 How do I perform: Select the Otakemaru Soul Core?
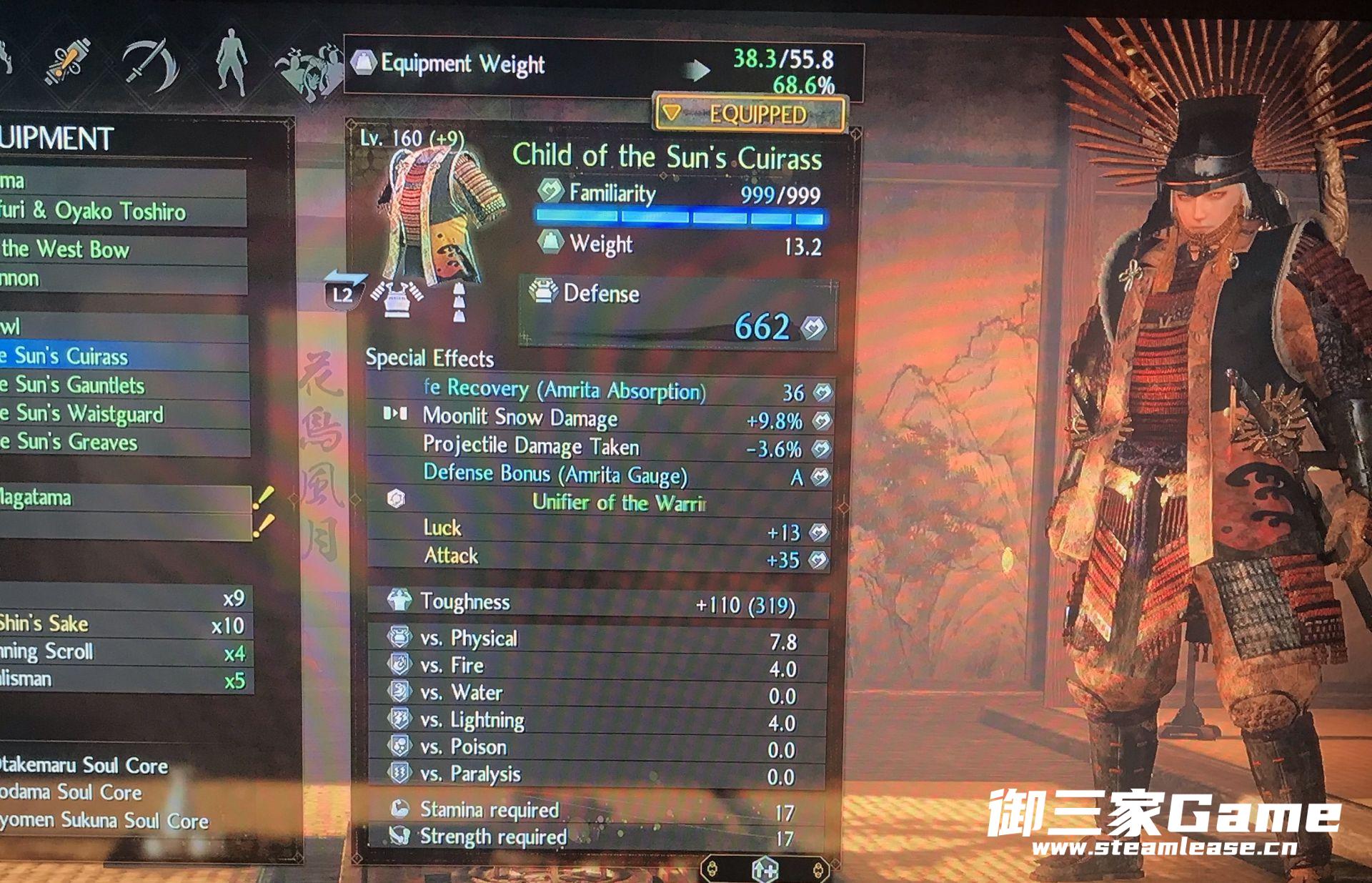(x=86, y=765)
